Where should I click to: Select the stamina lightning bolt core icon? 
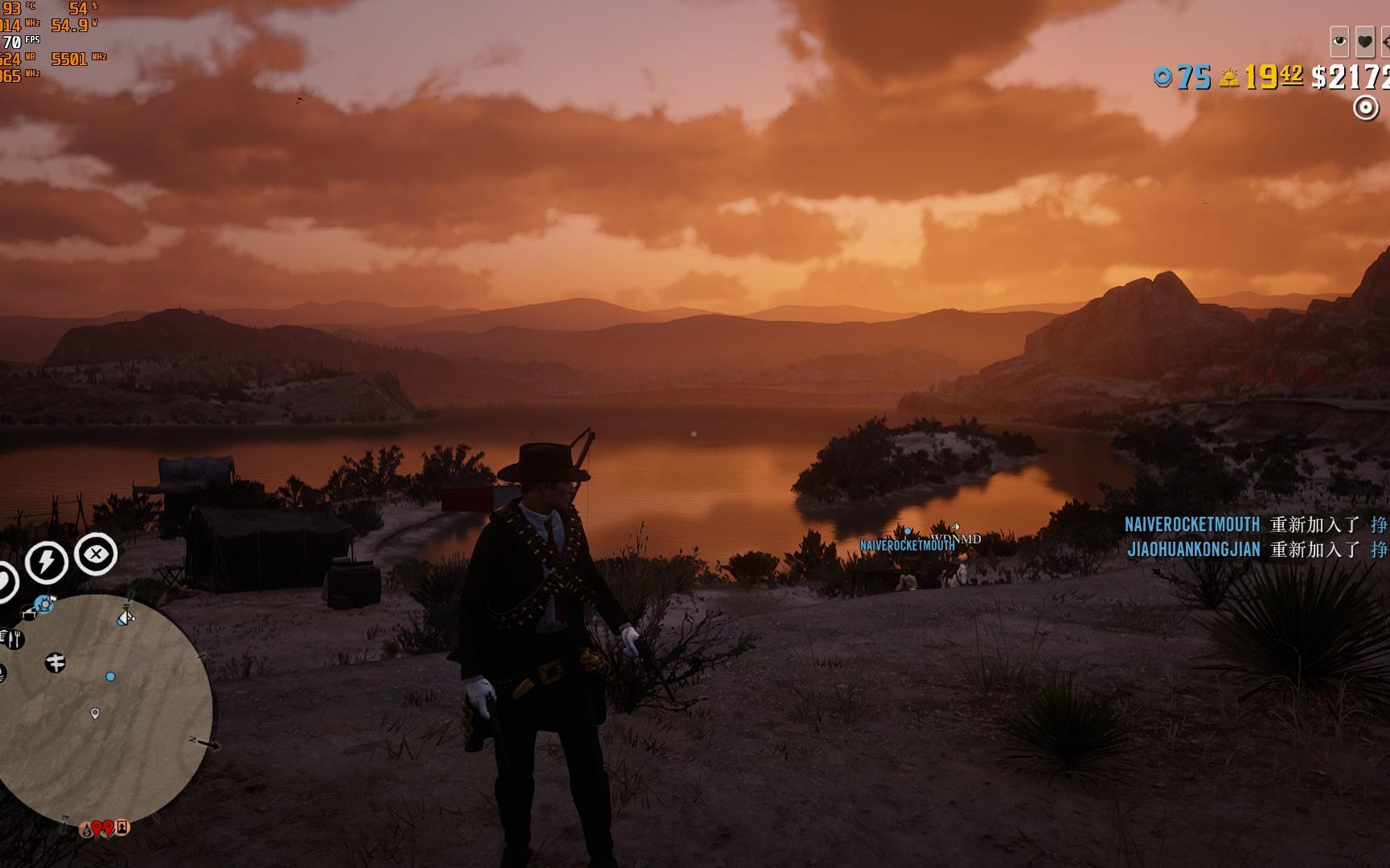point(47,562)
